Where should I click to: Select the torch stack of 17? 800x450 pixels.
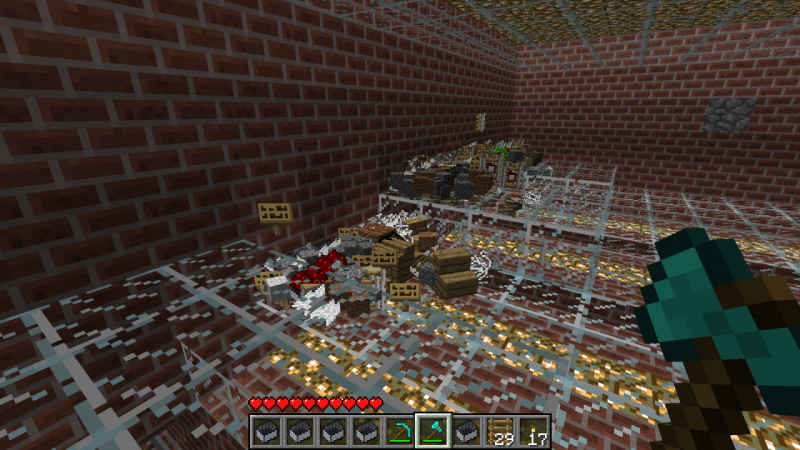point(532,432)
